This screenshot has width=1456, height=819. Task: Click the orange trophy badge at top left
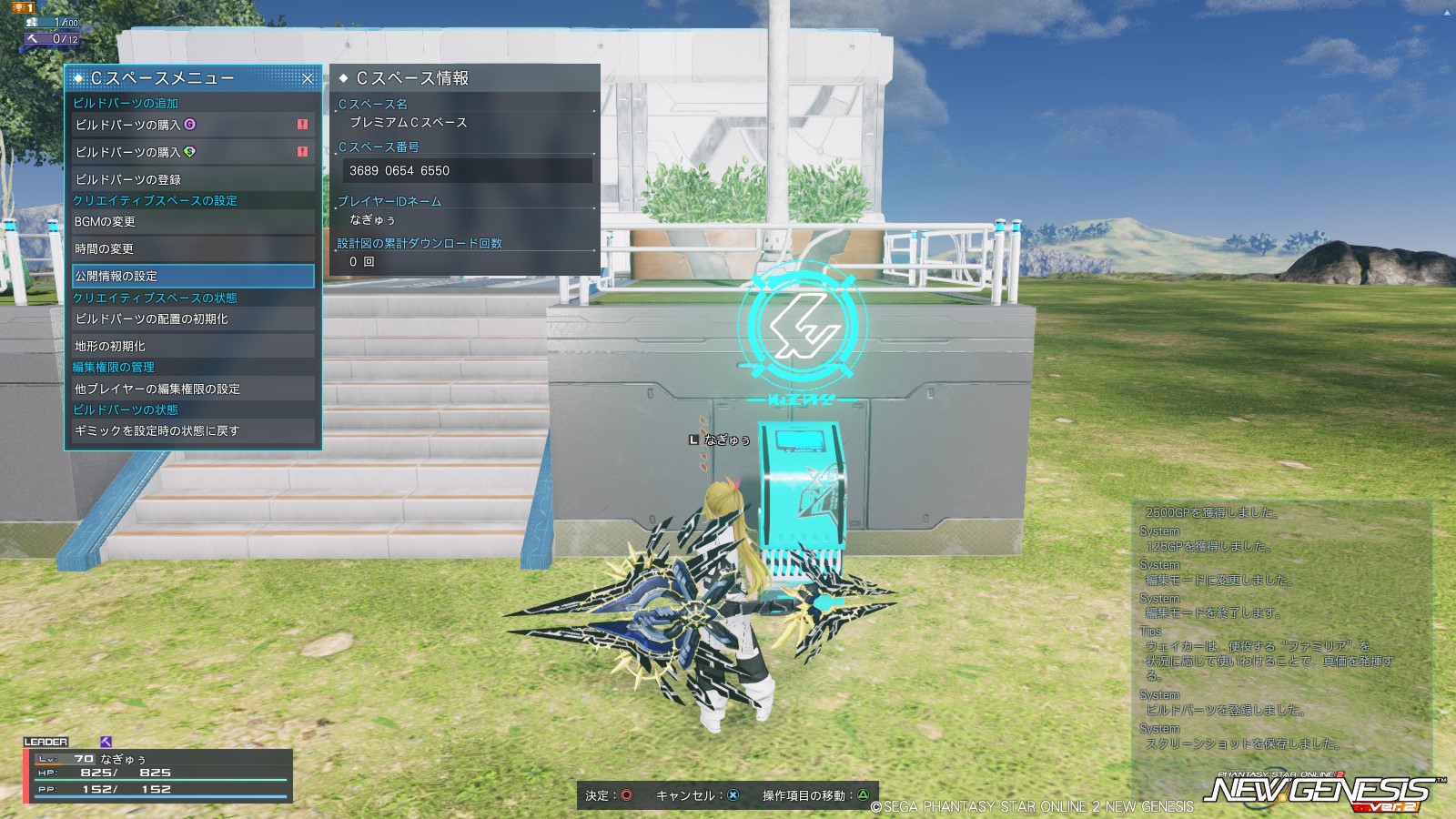tap(21, 8)
